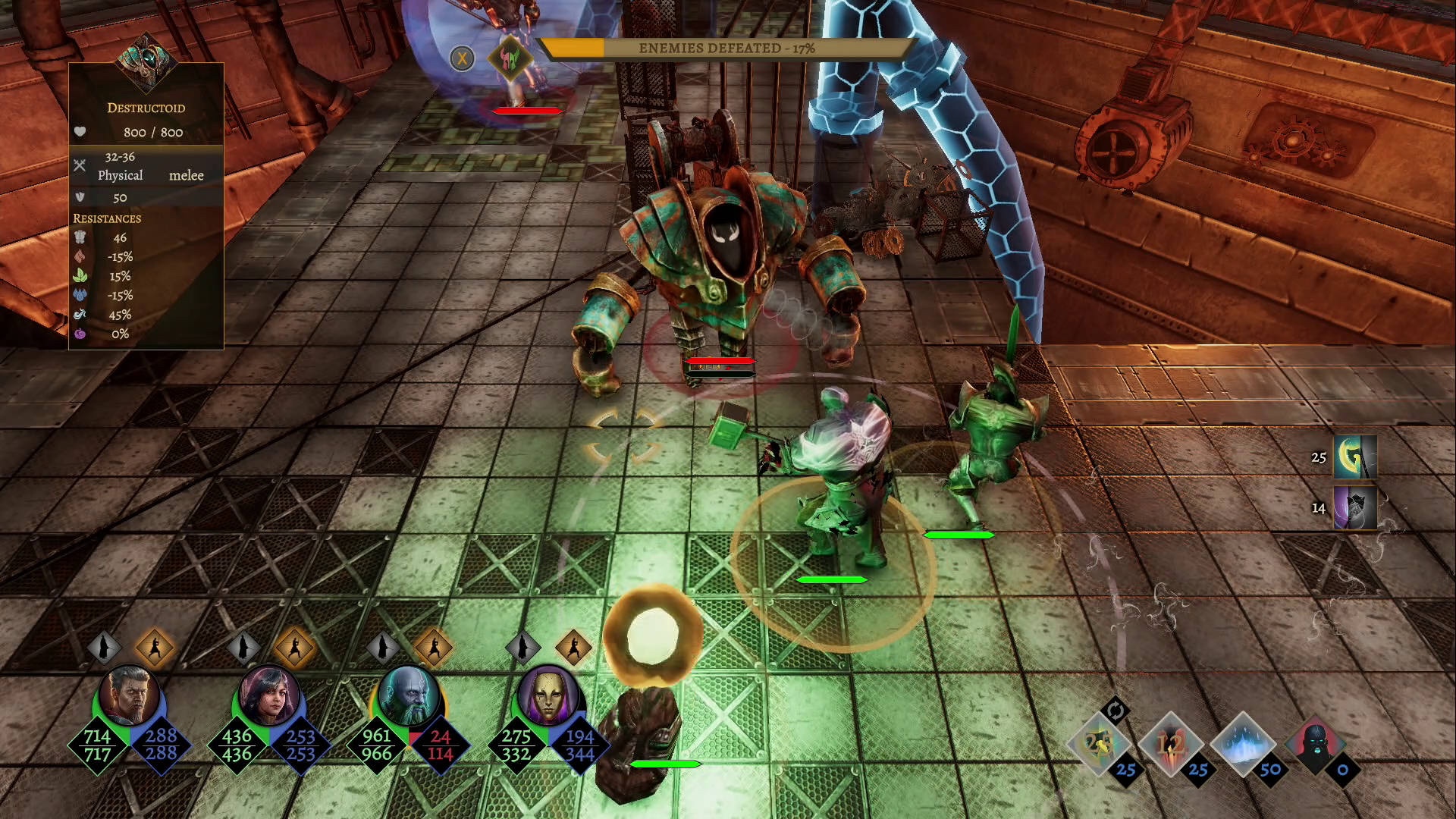Toggle the circular-arrows swap icon above abilities
The height and width of the screenshot is (819, 1456).
(x=1115, y=711)
